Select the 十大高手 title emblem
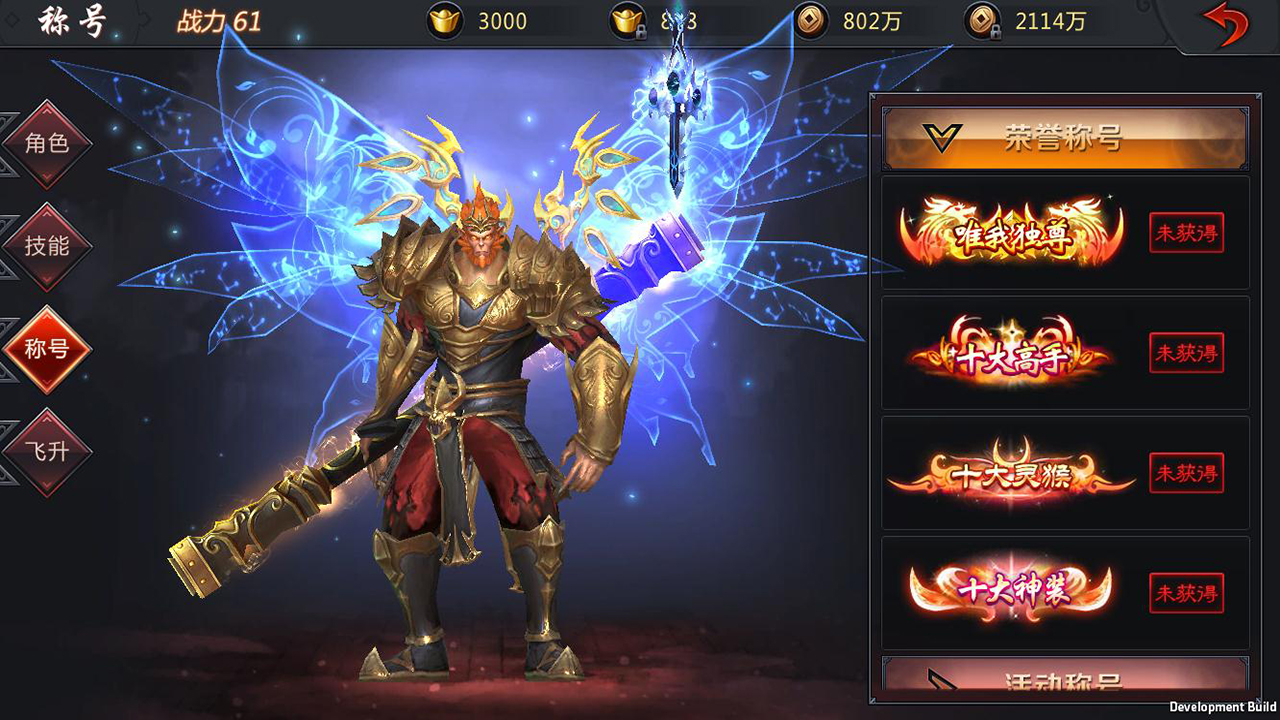 (x=1010, y=352)
